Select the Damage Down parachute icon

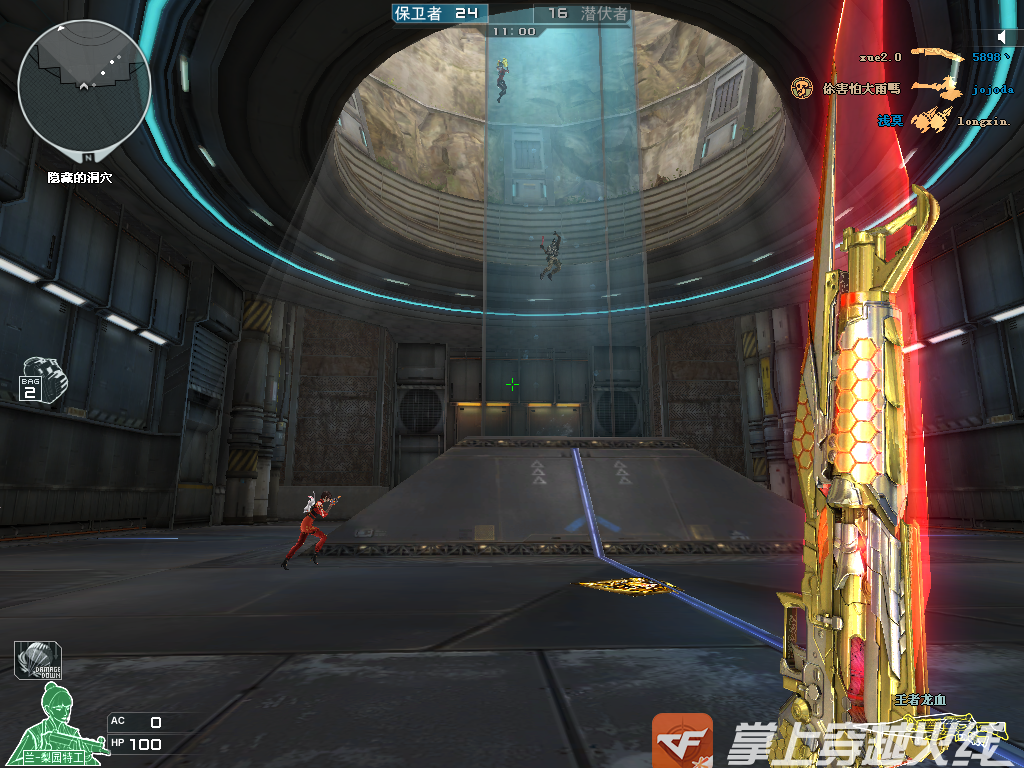[x=38, y=661]
